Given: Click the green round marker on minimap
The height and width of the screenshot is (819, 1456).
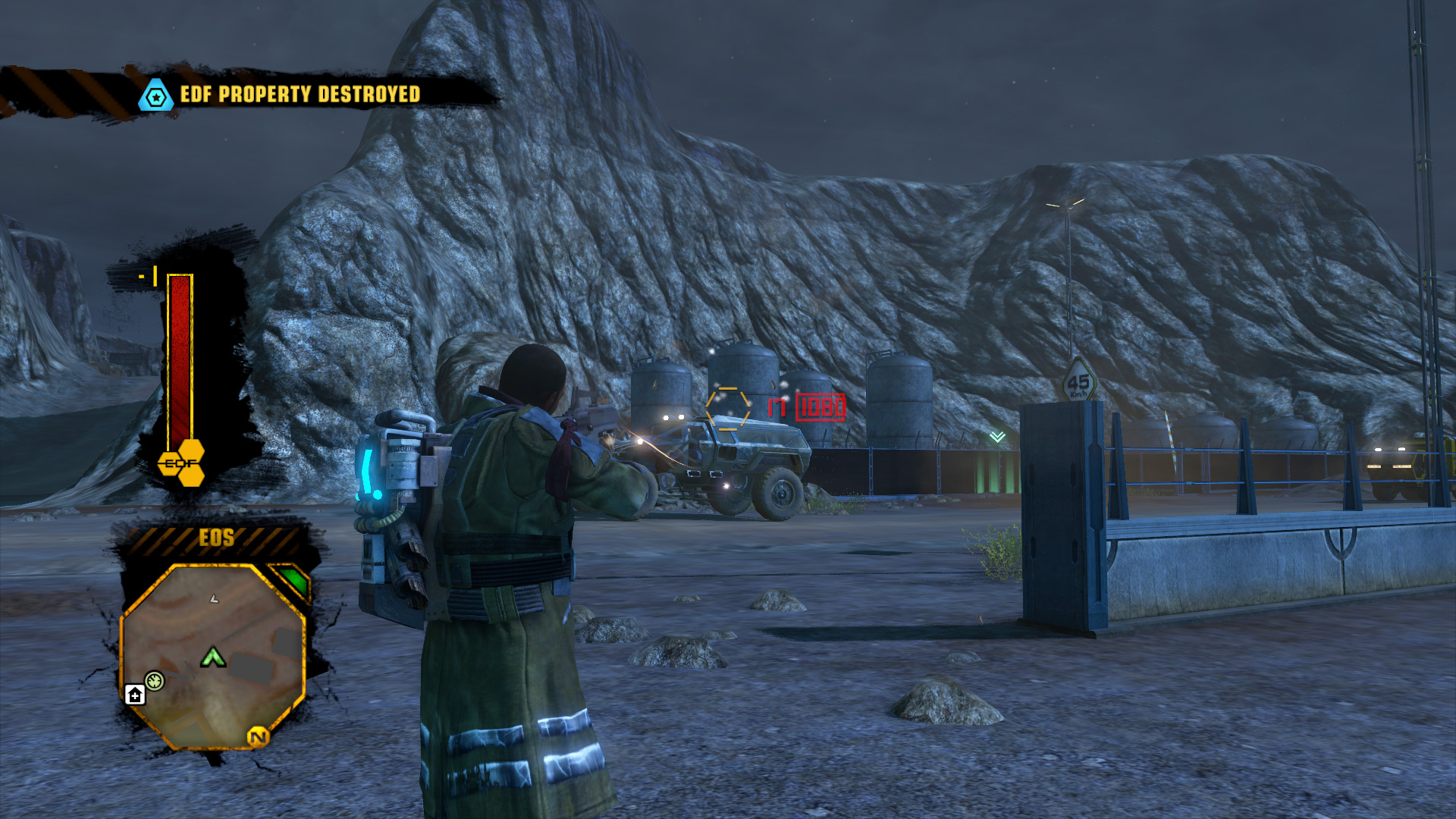Looking at the screenshot, I should (155, 680).
